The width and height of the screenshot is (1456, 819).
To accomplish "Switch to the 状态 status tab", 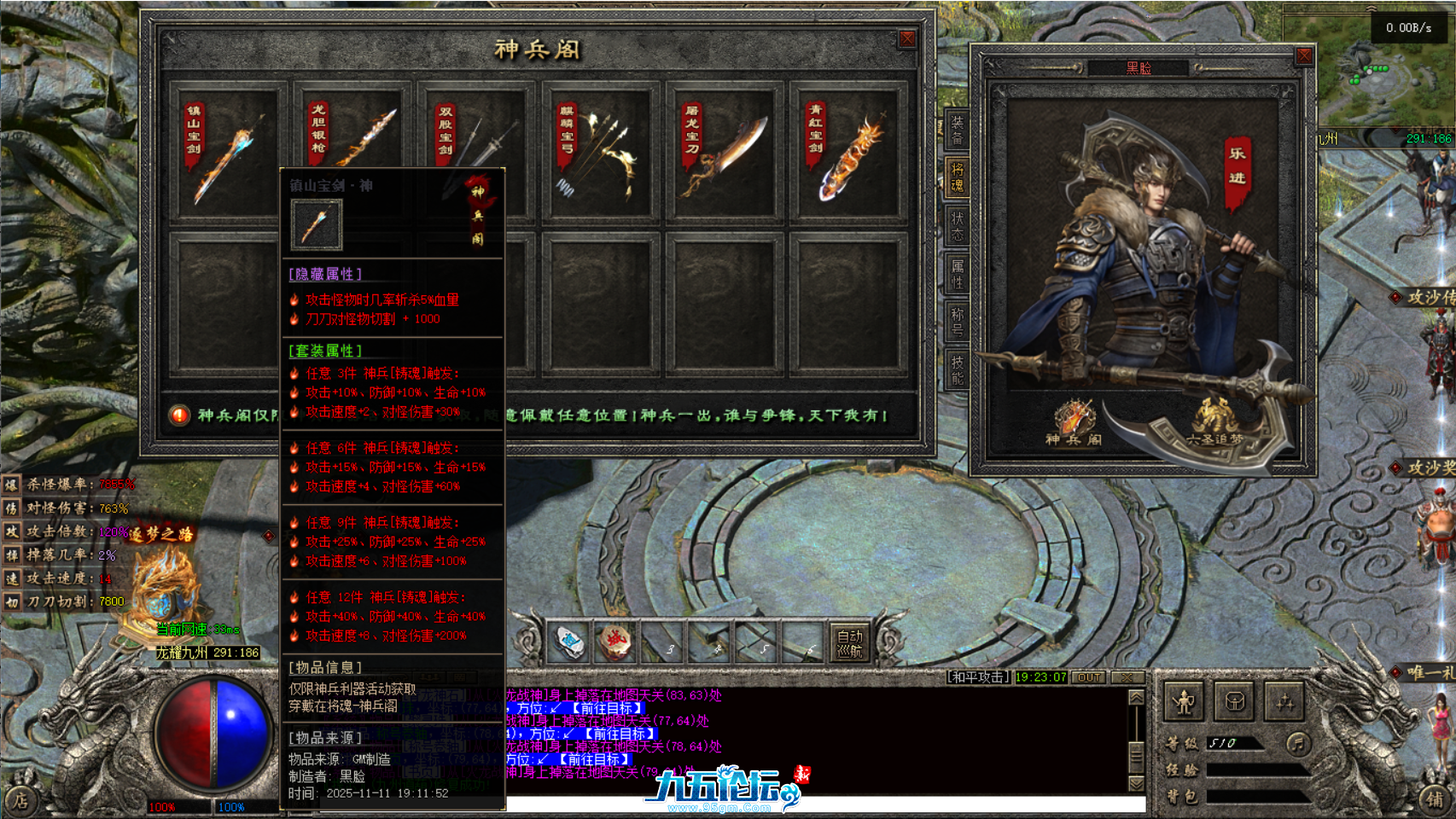I will 957,226.
